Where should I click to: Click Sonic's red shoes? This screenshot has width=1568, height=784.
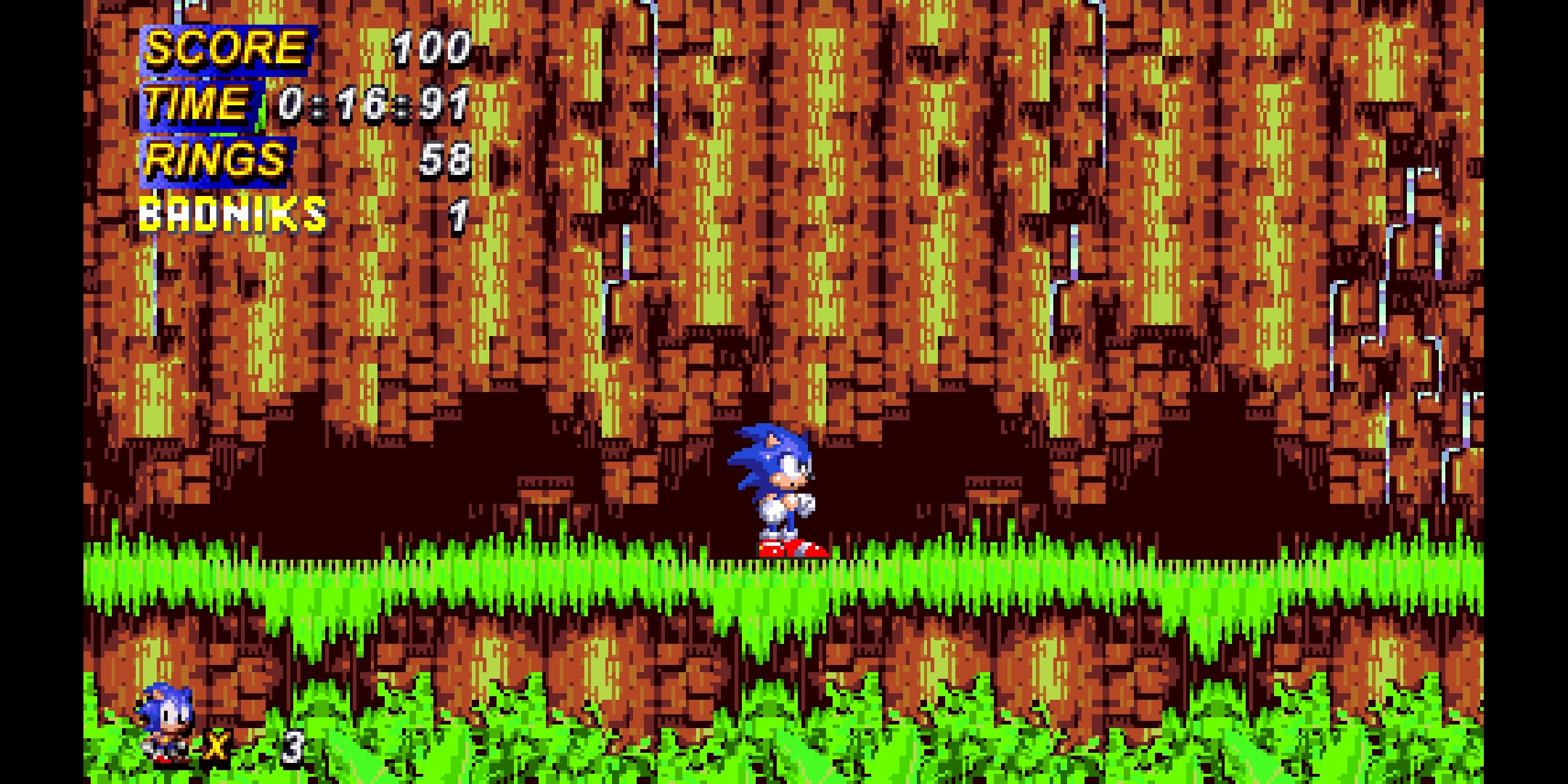point(791,548)
